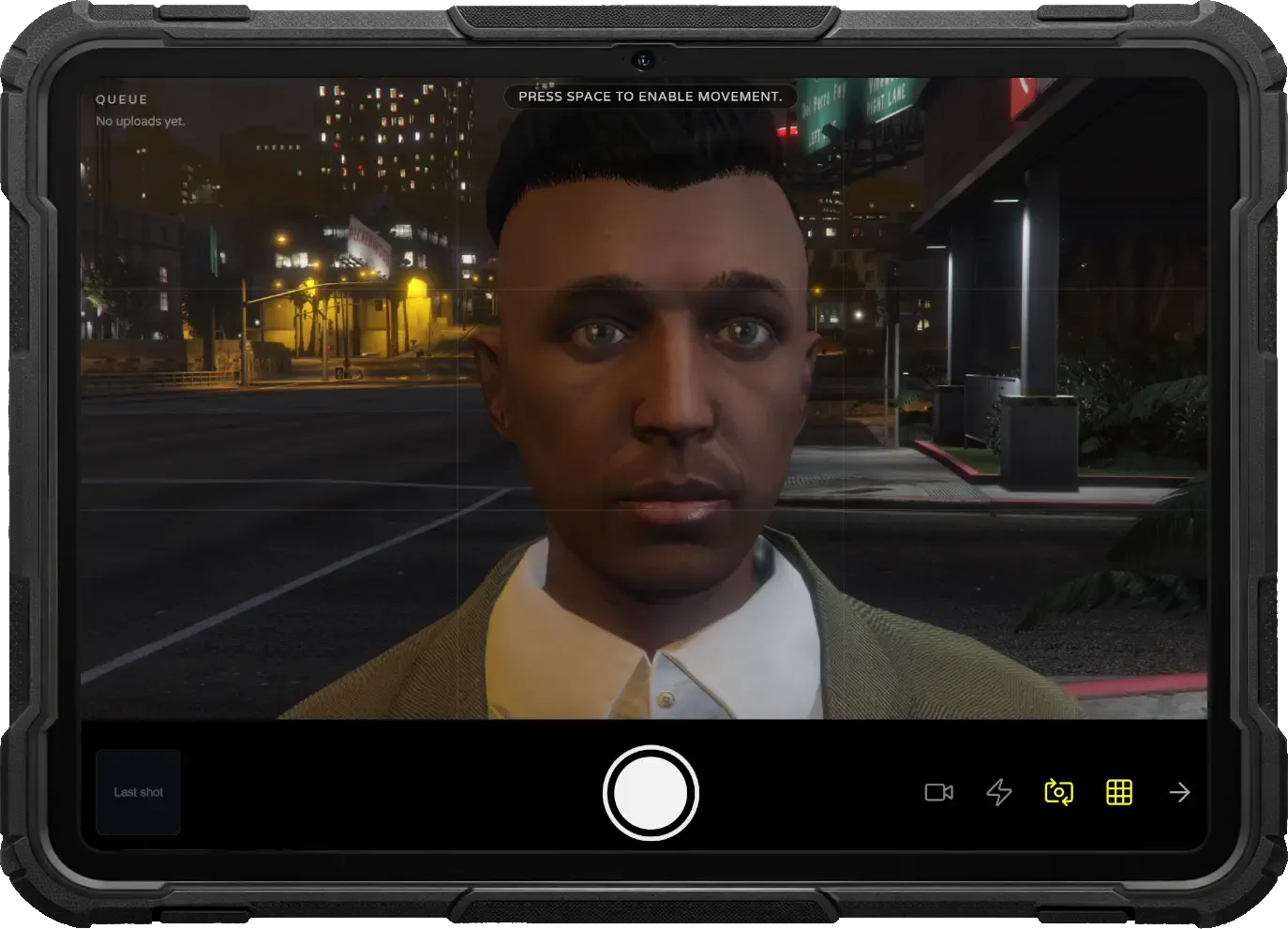Open video mode via the camcorder icon
This screenshot has width=1288, height=929.
(939, 792)
